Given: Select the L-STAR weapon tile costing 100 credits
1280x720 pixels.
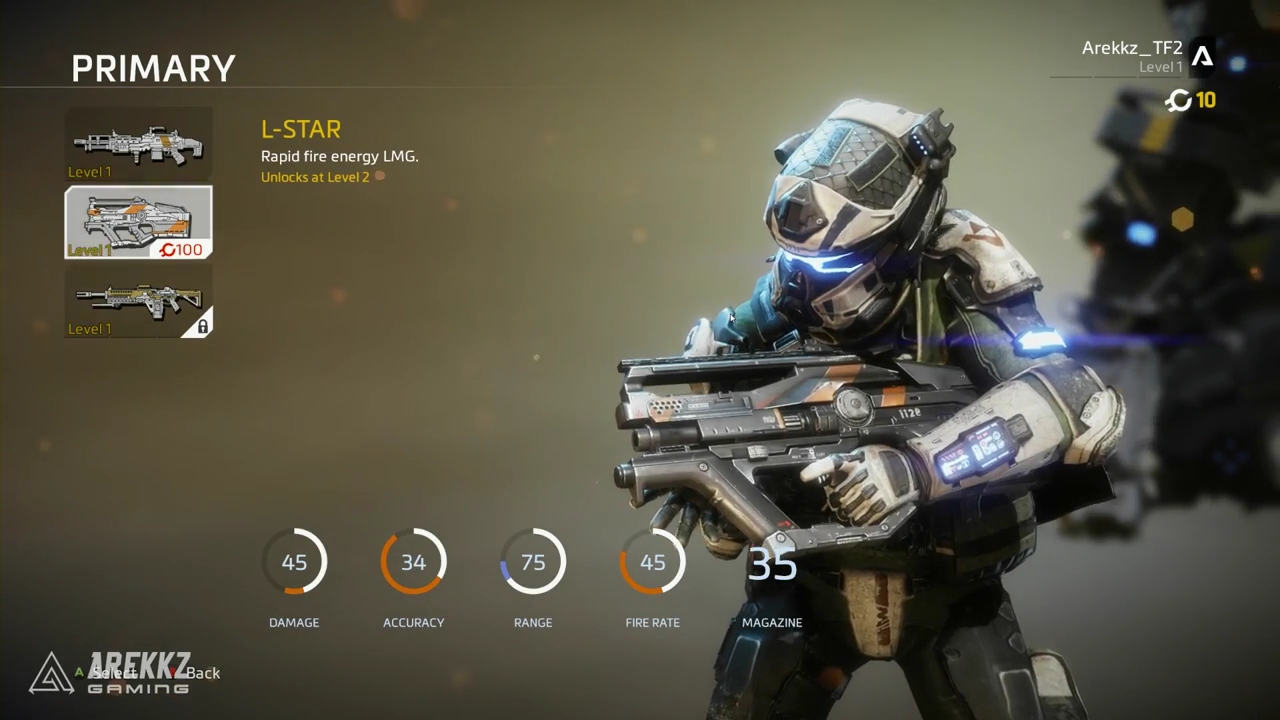Looking at the screenshot, I should 138,222.
